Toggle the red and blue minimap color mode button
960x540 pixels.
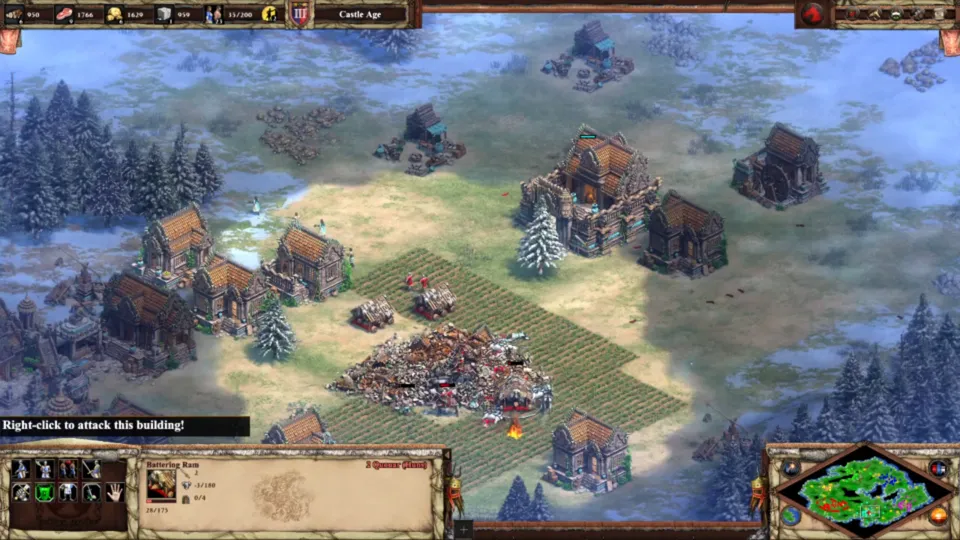coord(938,468)
